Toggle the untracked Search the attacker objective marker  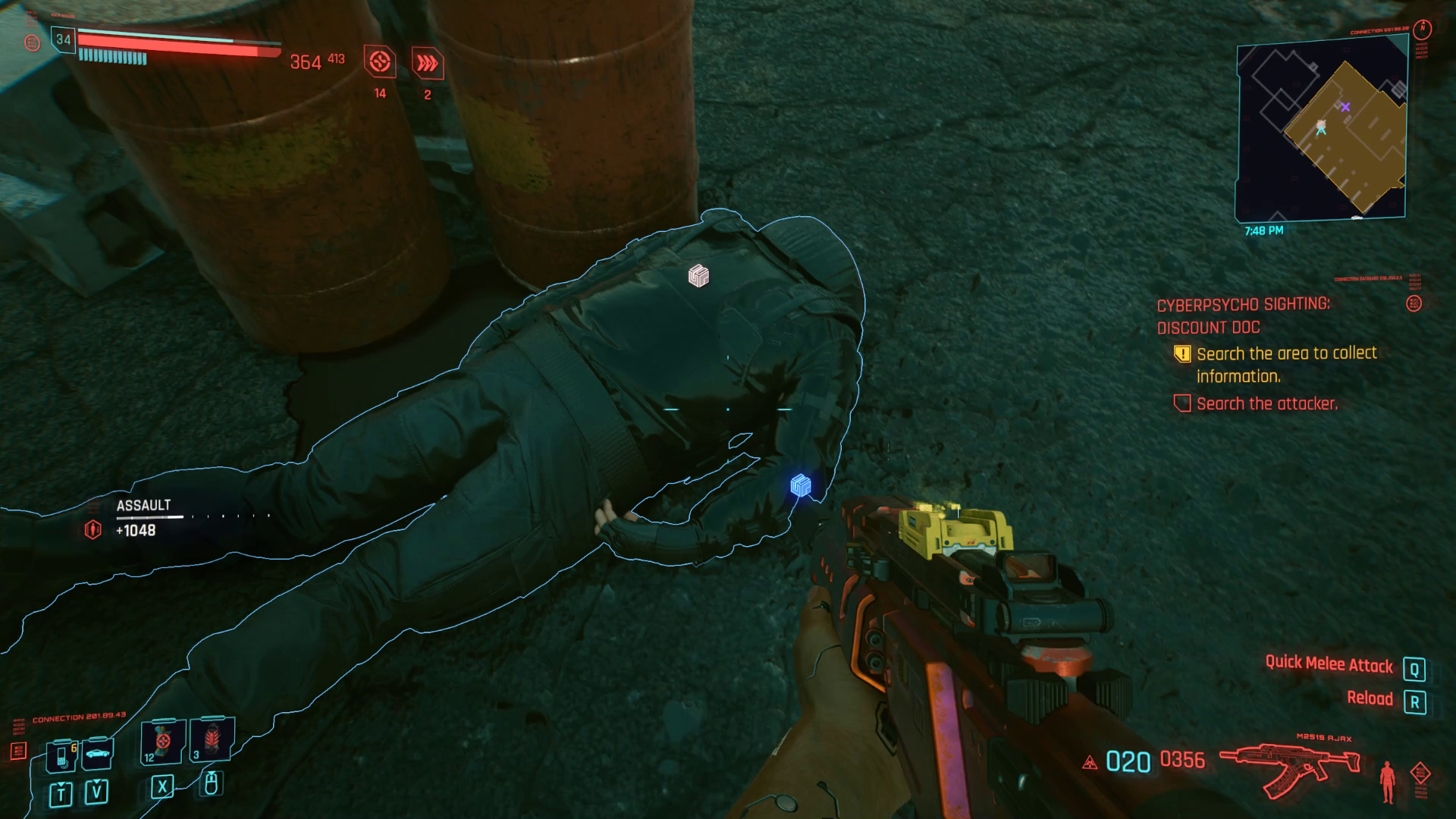(1183, 403)
